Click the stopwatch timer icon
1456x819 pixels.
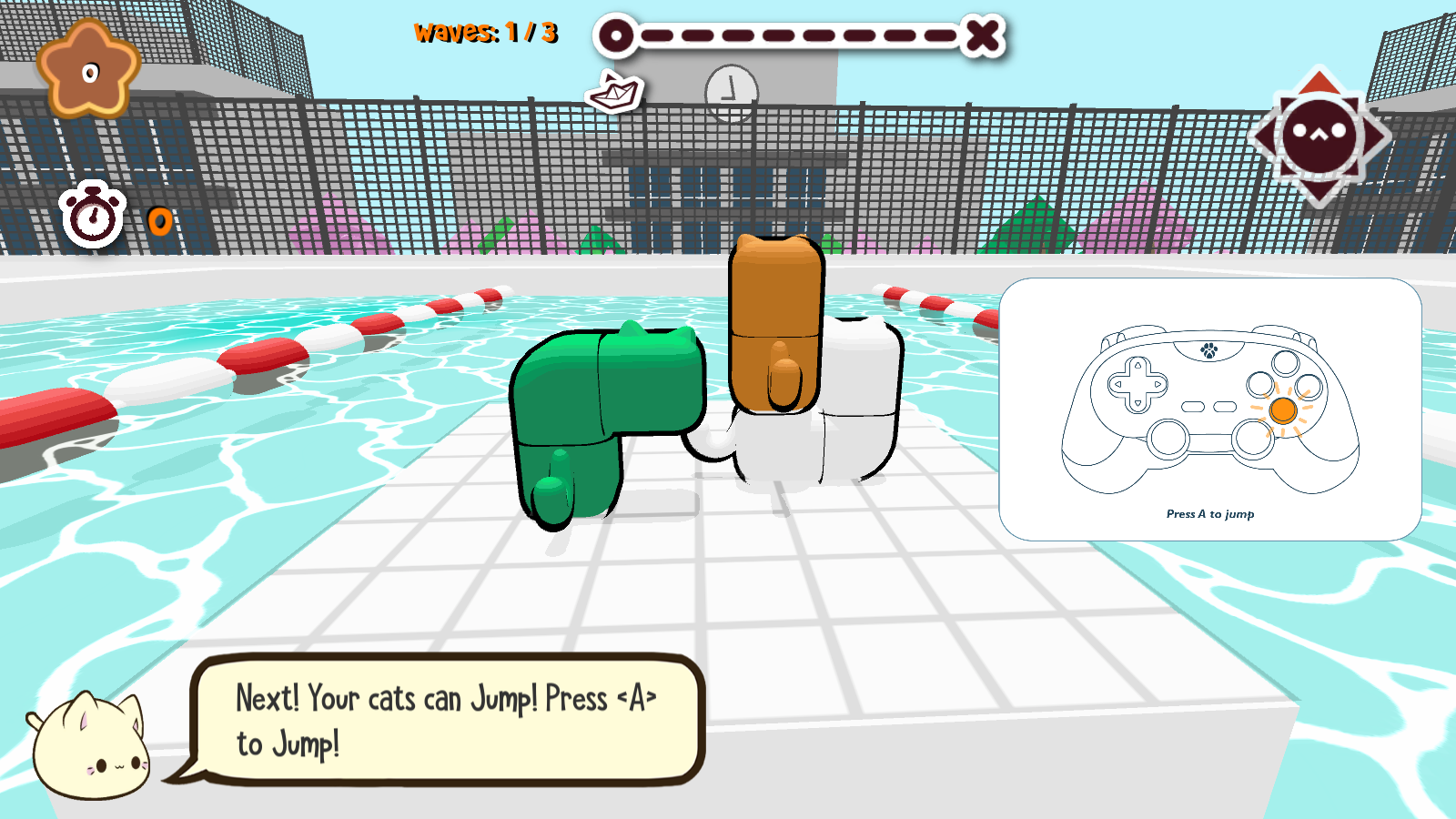(92, 217)
